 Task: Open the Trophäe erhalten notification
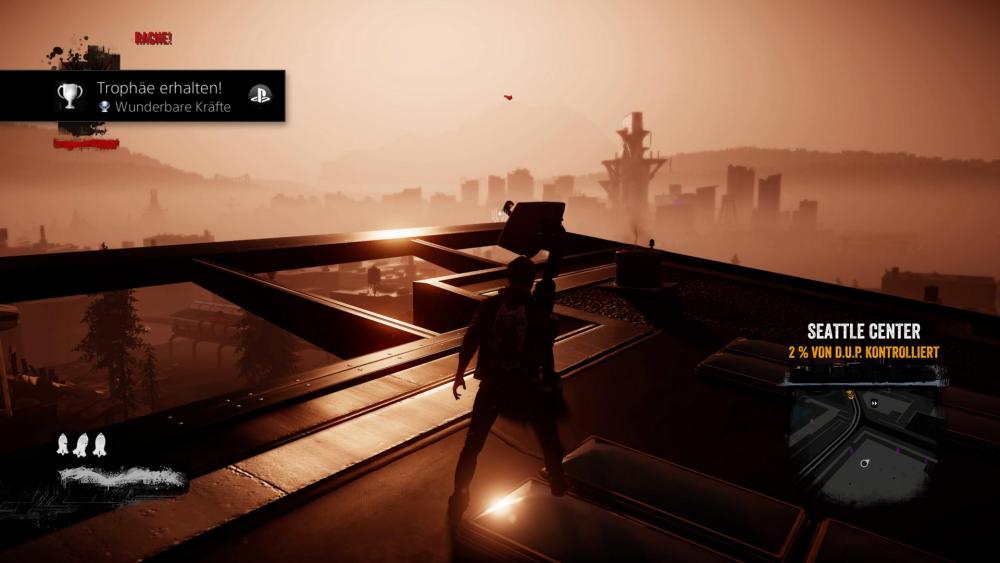[x=160, y=96]
